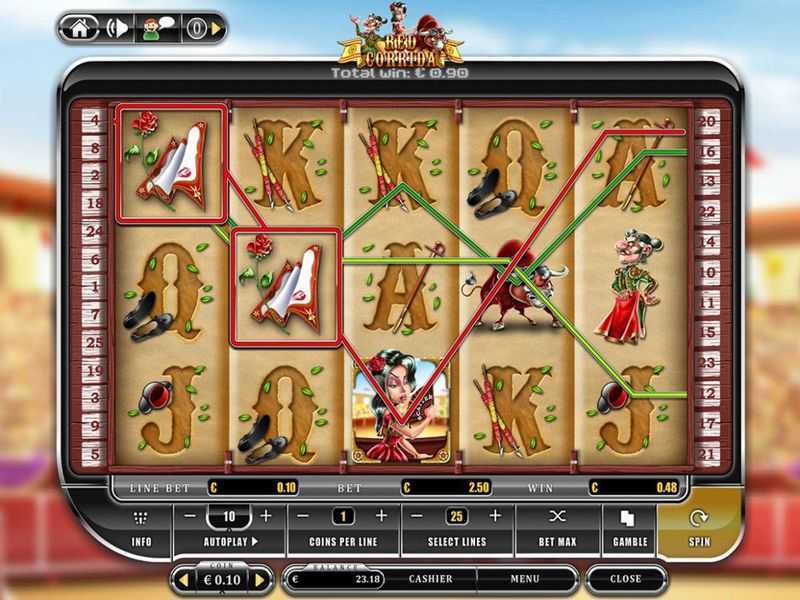Image resolution: width=800 pixels, height=600 pixels.
Task: Go to the home lobby icon
Action: tap(80, 28)
